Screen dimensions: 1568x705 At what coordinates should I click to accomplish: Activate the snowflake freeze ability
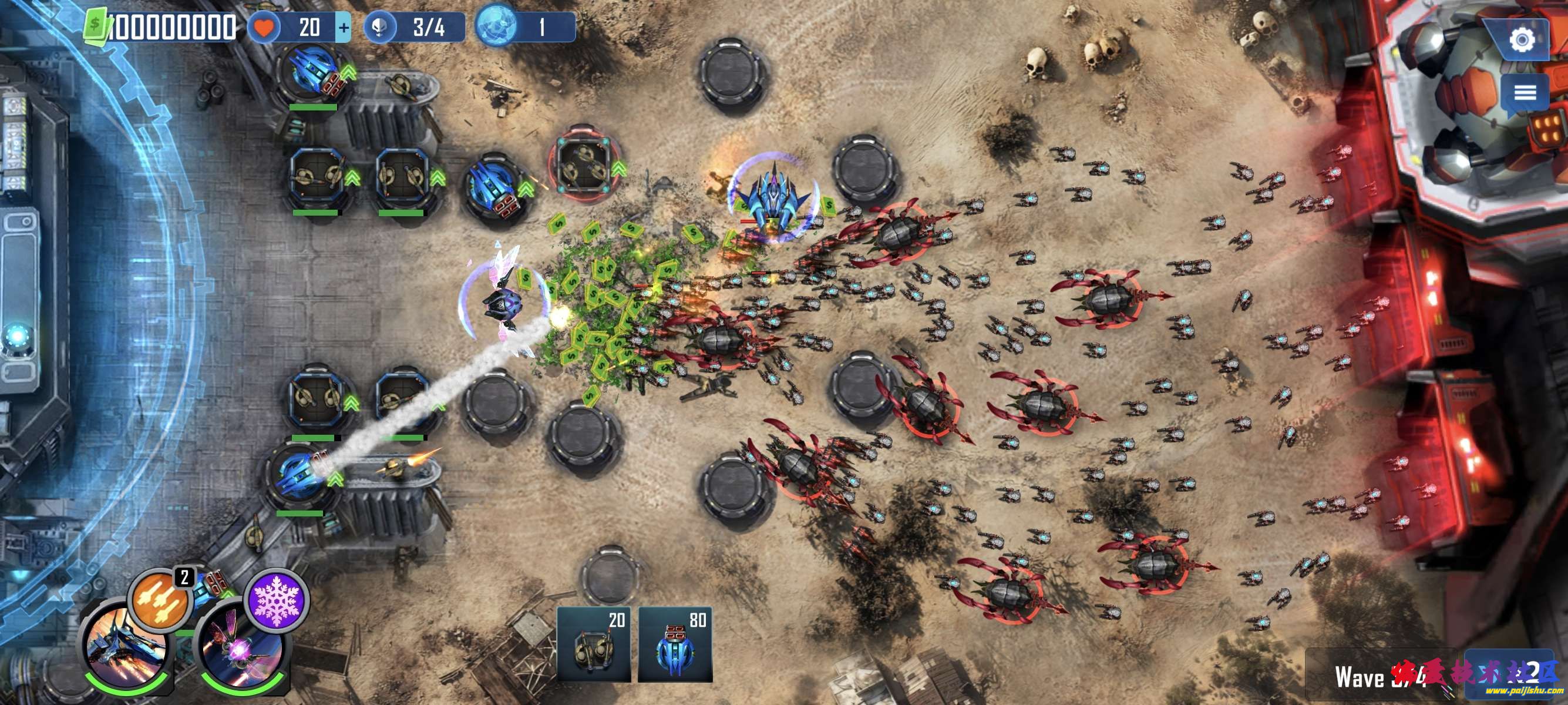click(x=277, y=600)
